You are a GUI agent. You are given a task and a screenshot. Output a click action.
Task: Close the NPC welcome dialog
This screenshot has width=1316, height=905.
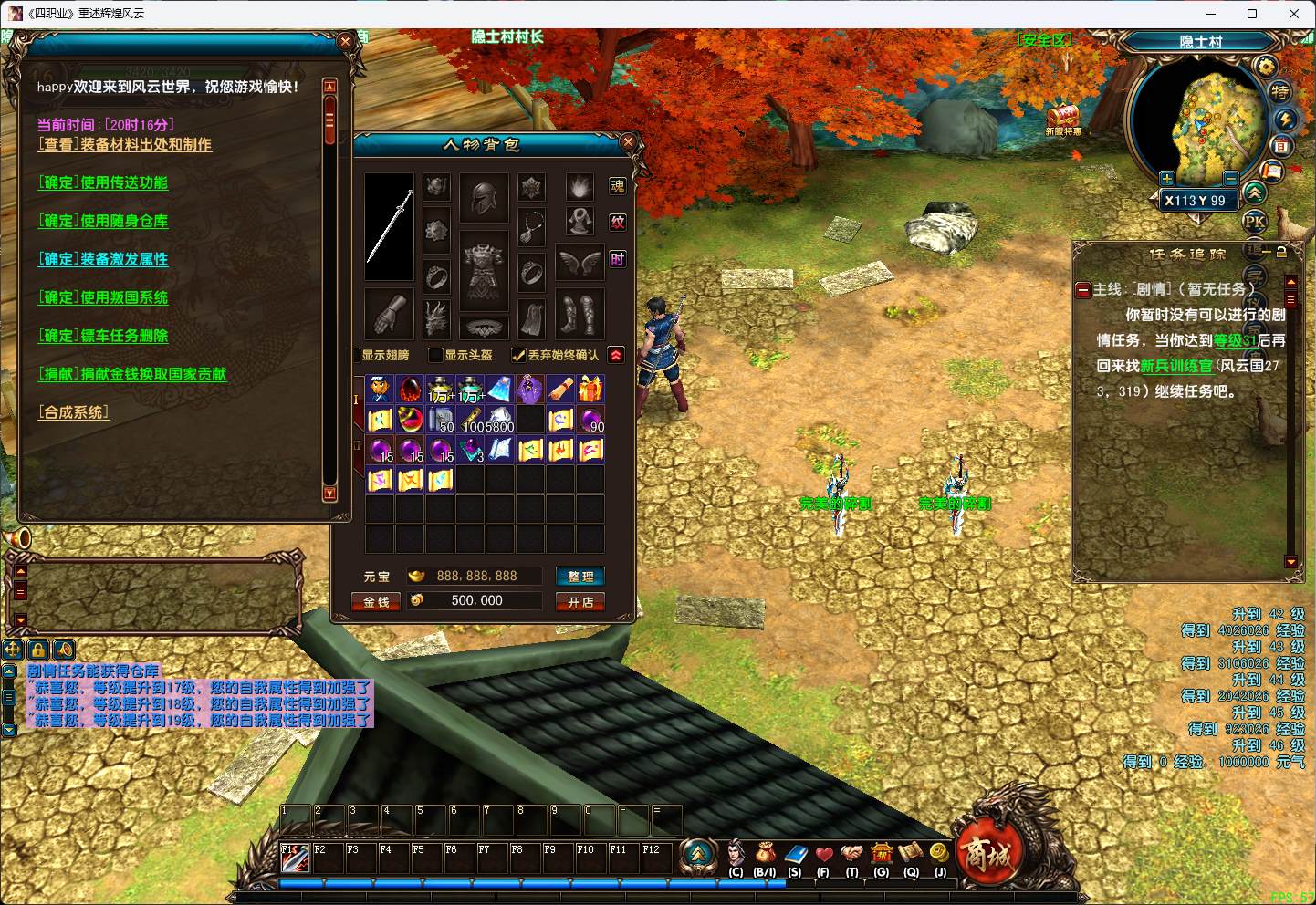pos(345,41)
